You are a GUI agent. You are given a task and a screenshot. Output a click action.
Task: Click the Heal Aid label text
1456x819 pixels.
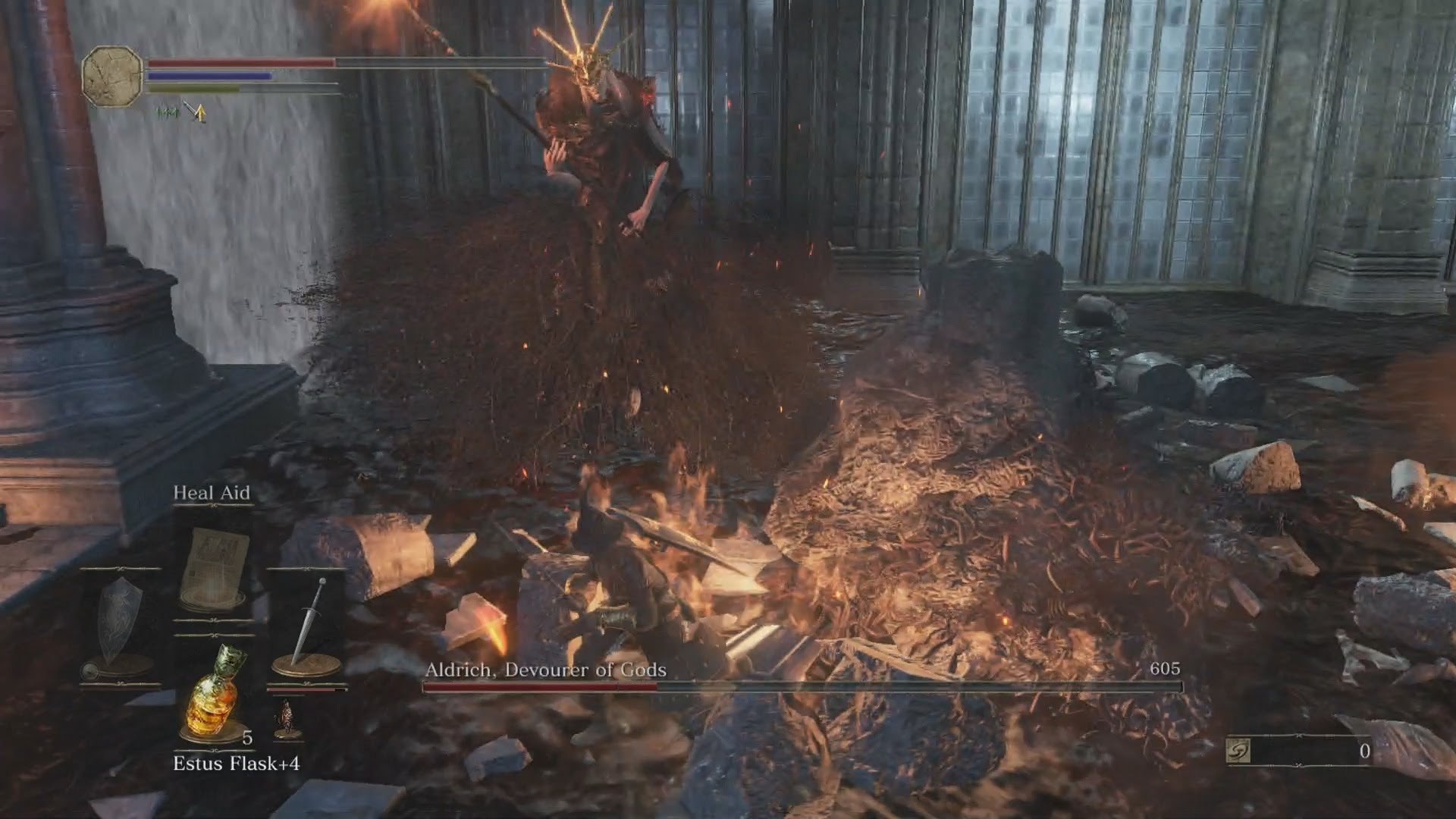[x=212, y=493]
